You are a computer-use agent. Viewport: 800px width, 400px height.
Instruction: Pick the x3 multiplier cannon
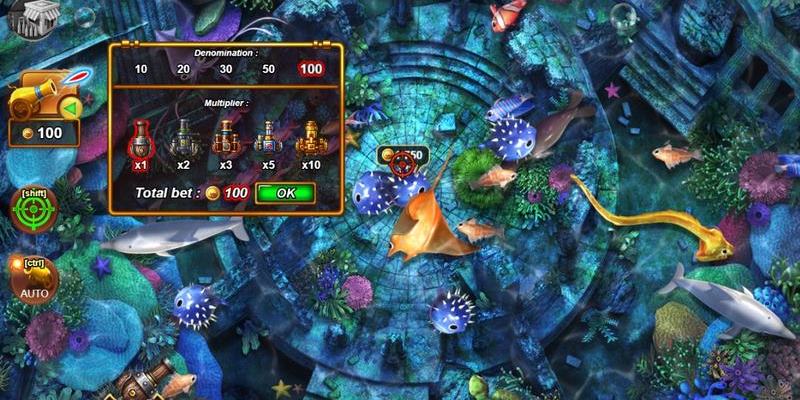click(226, 141)
